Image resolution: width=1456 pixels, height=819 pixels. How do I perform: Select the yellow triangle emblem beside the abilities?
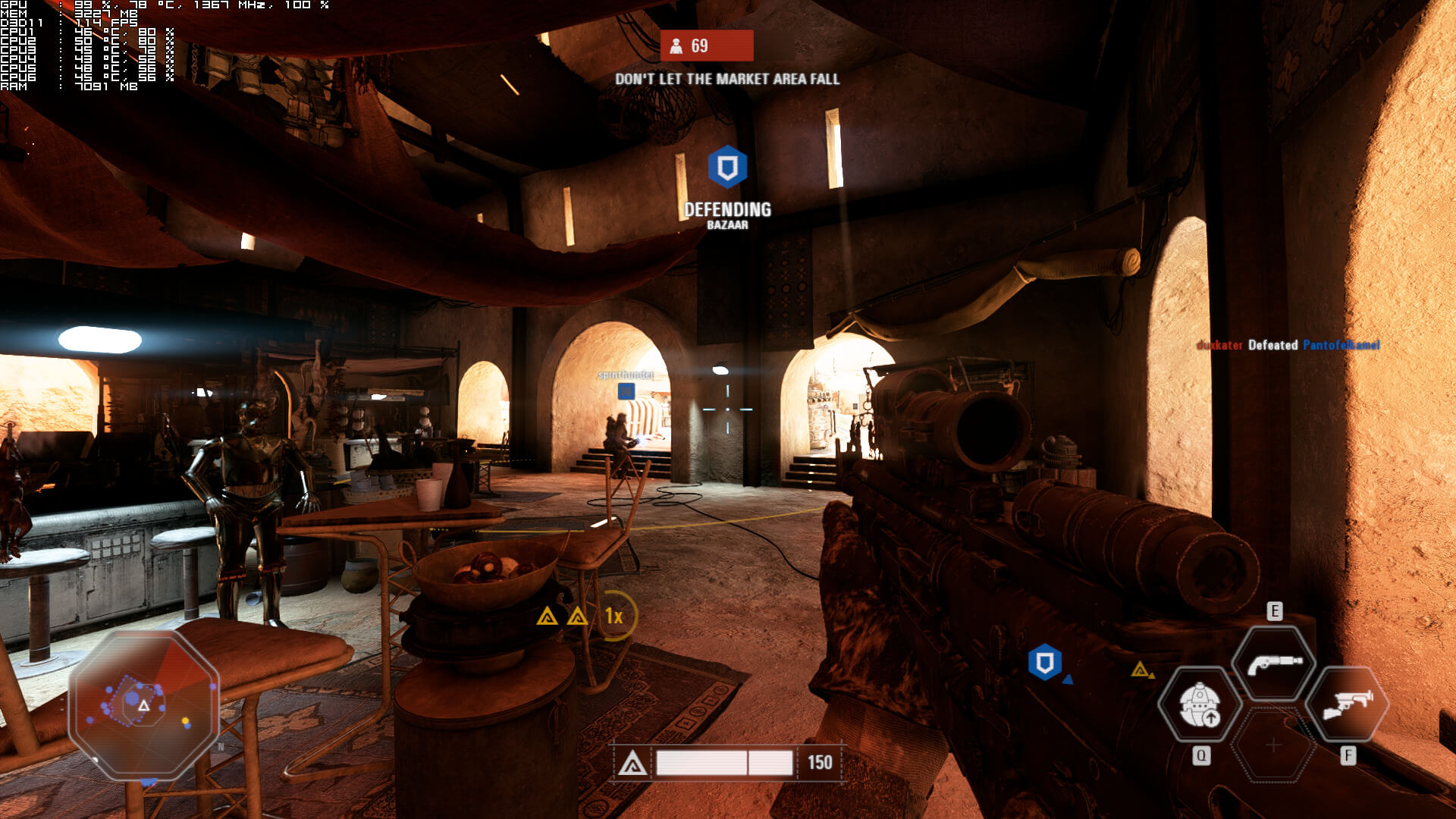coord(1140,669)
